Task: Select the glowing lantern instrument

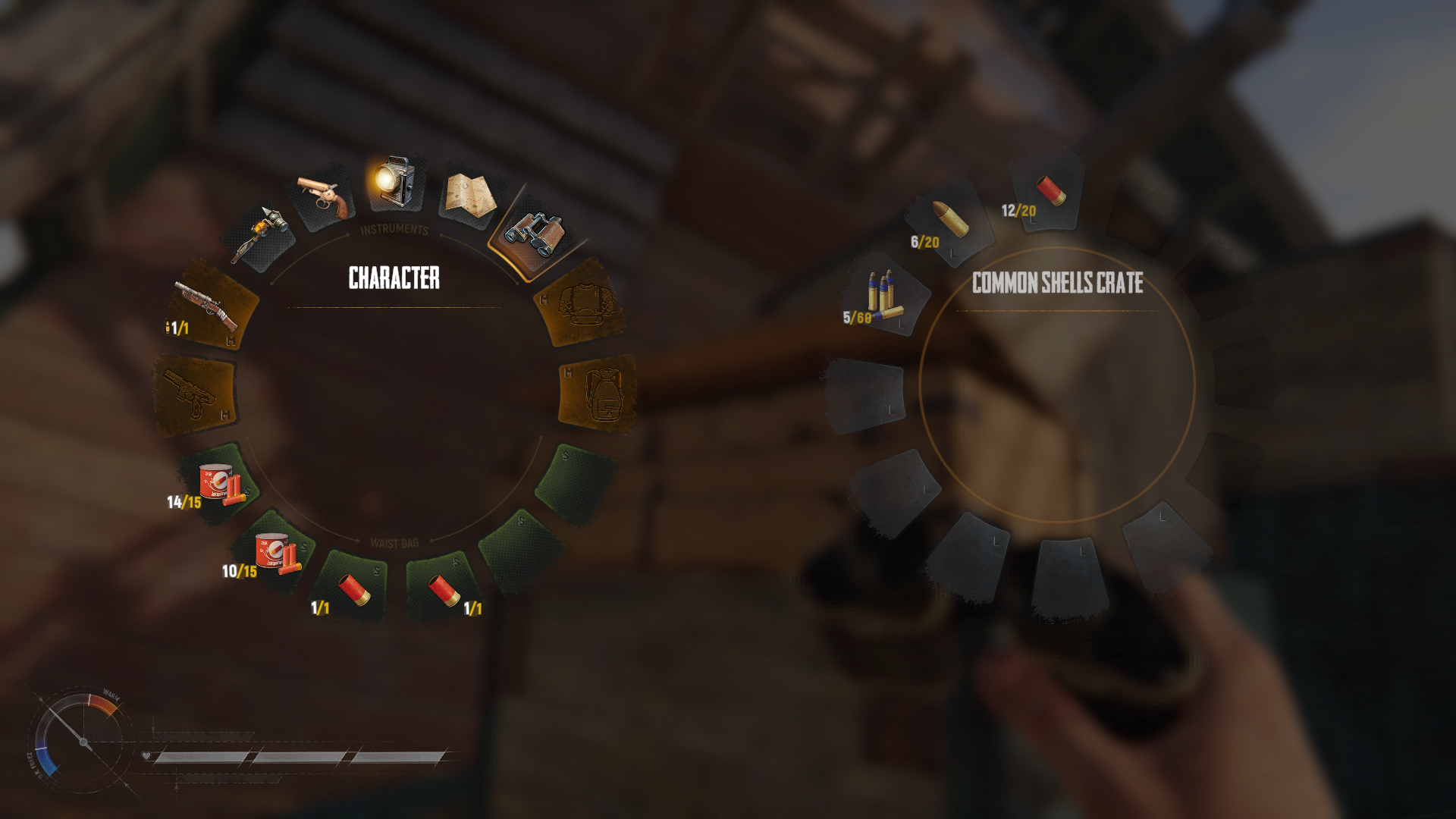Action: (x=394, y=182)
